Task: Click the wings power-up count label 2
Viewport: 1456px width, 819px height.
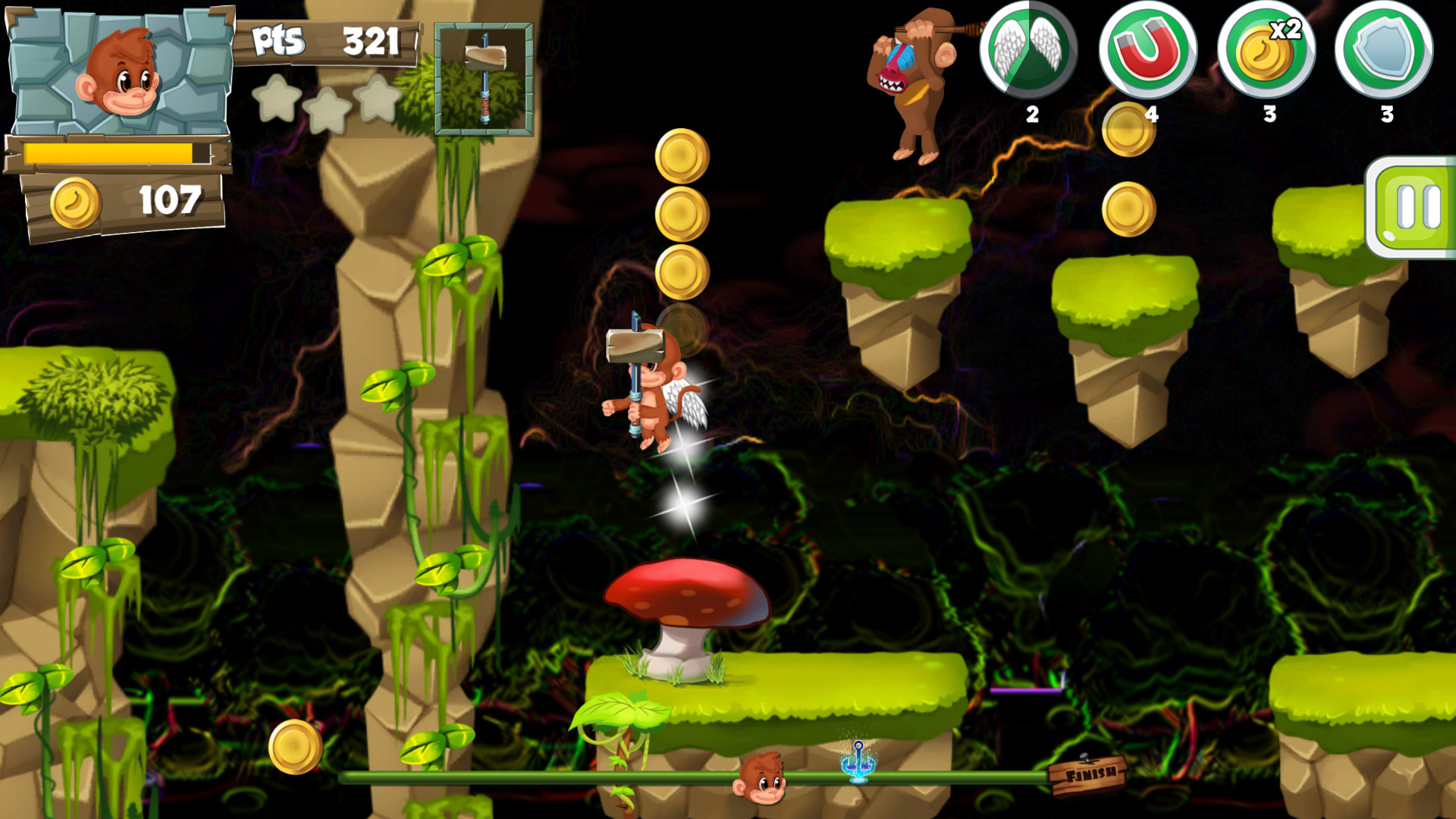Action: point(1031,115)
